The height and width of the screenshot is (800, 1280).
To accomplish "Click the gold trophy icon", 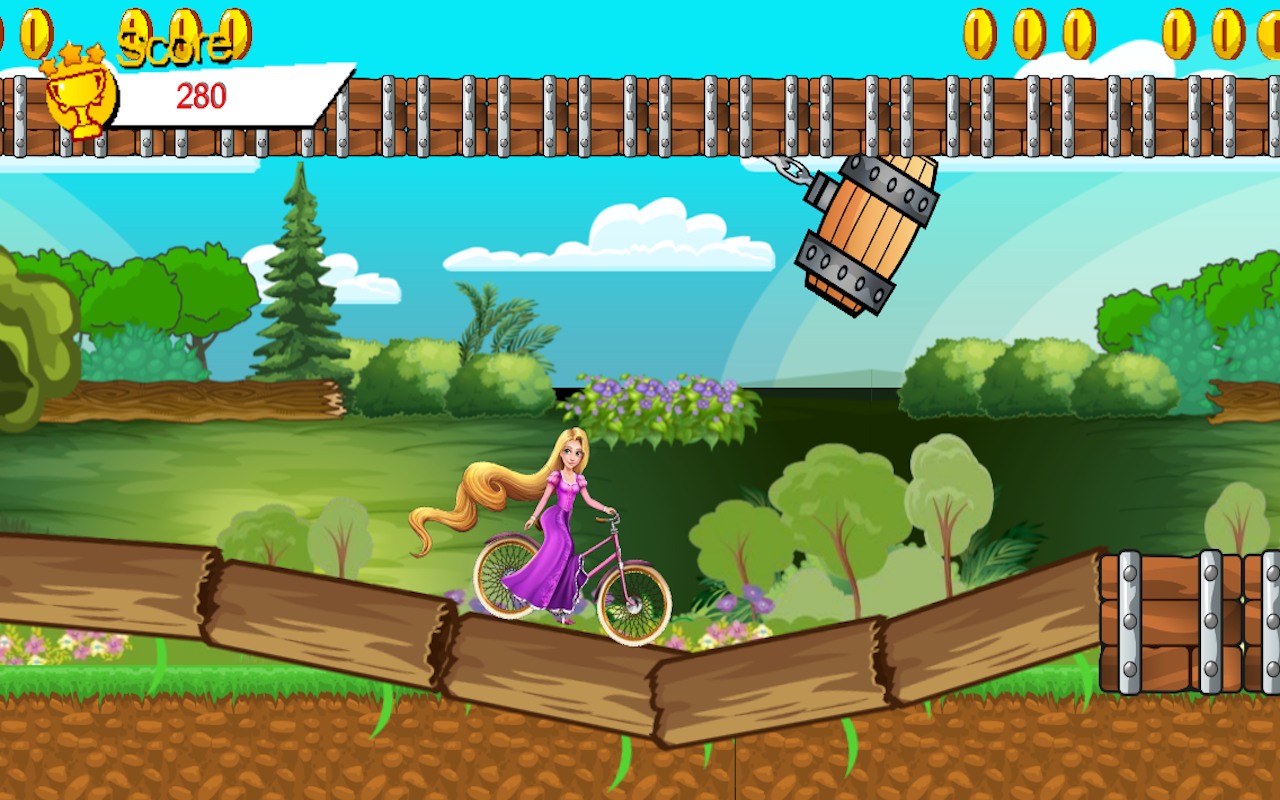I will (x=80, y=100).
